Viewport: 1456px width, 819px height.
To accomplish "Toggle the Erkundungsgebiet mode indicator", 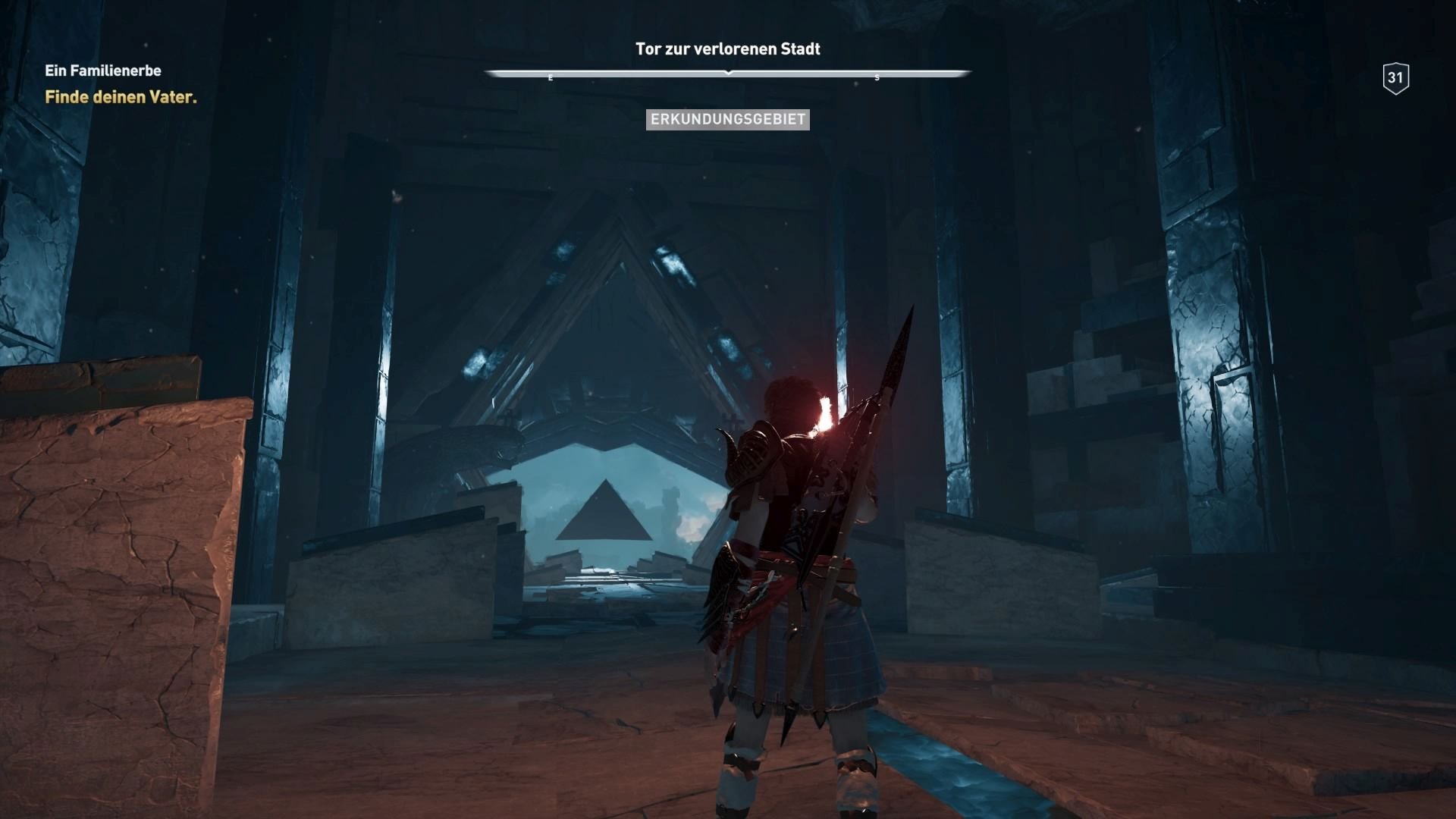I will [727, 119].
